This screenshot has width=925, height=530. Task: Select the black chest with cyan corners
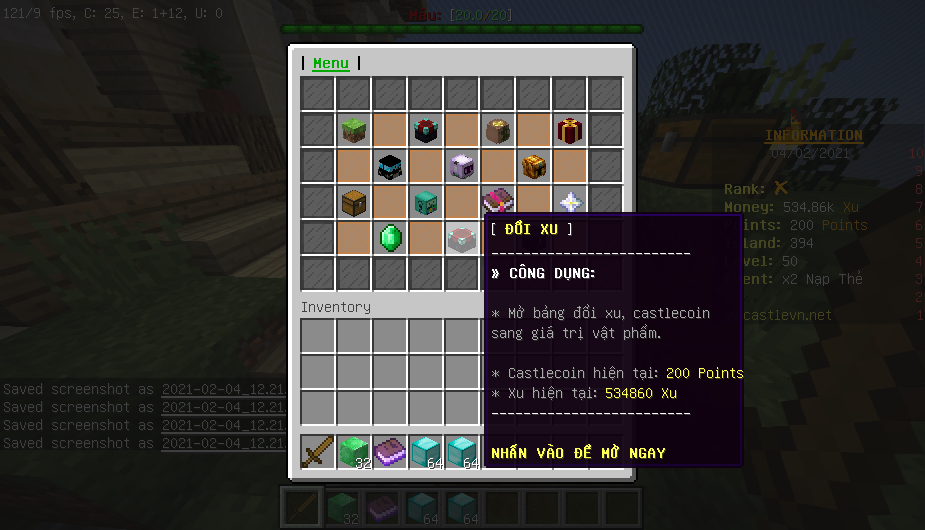point(426,130)
